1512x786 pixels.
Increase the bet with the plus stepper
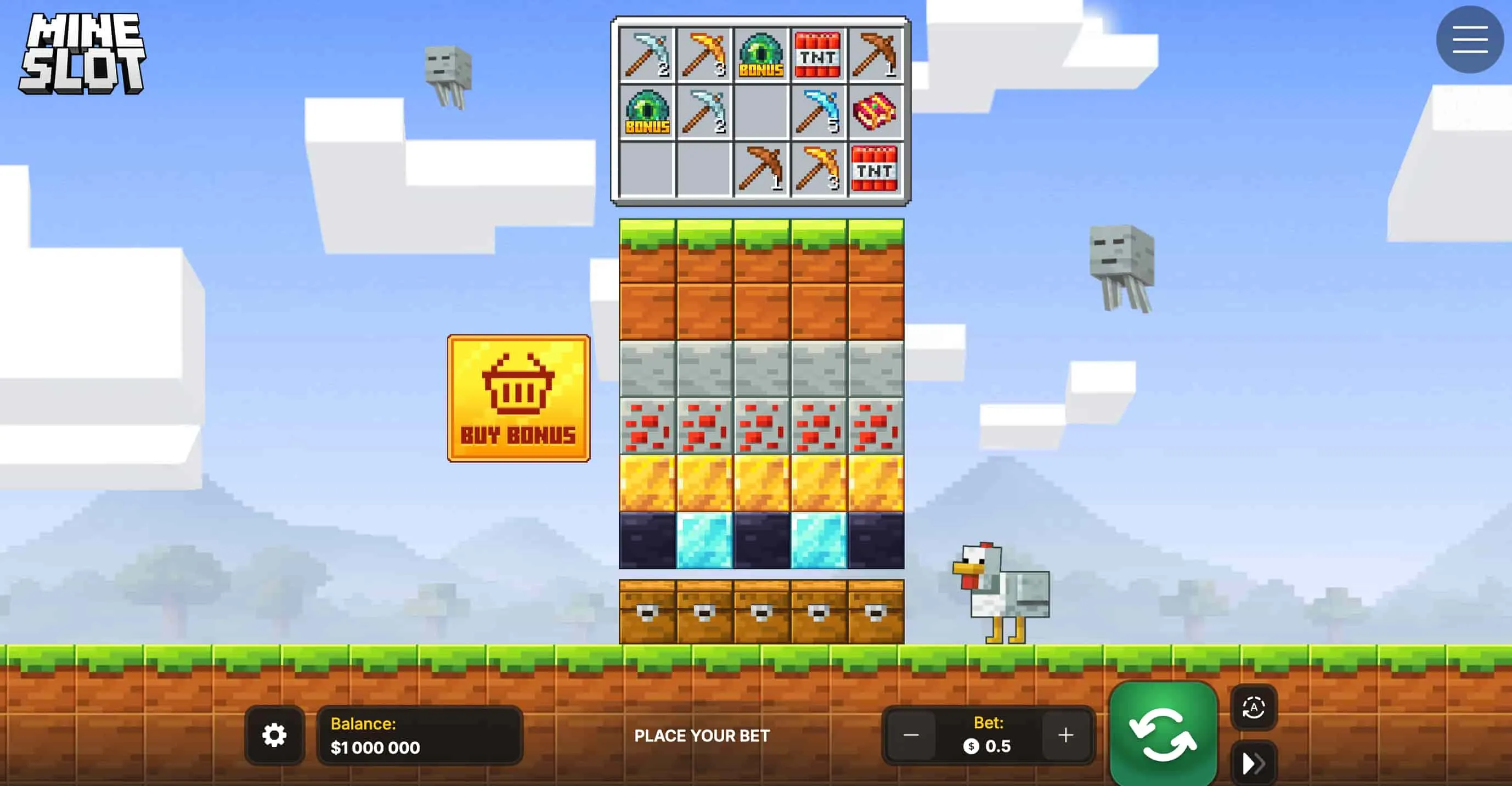[1064, 734]
